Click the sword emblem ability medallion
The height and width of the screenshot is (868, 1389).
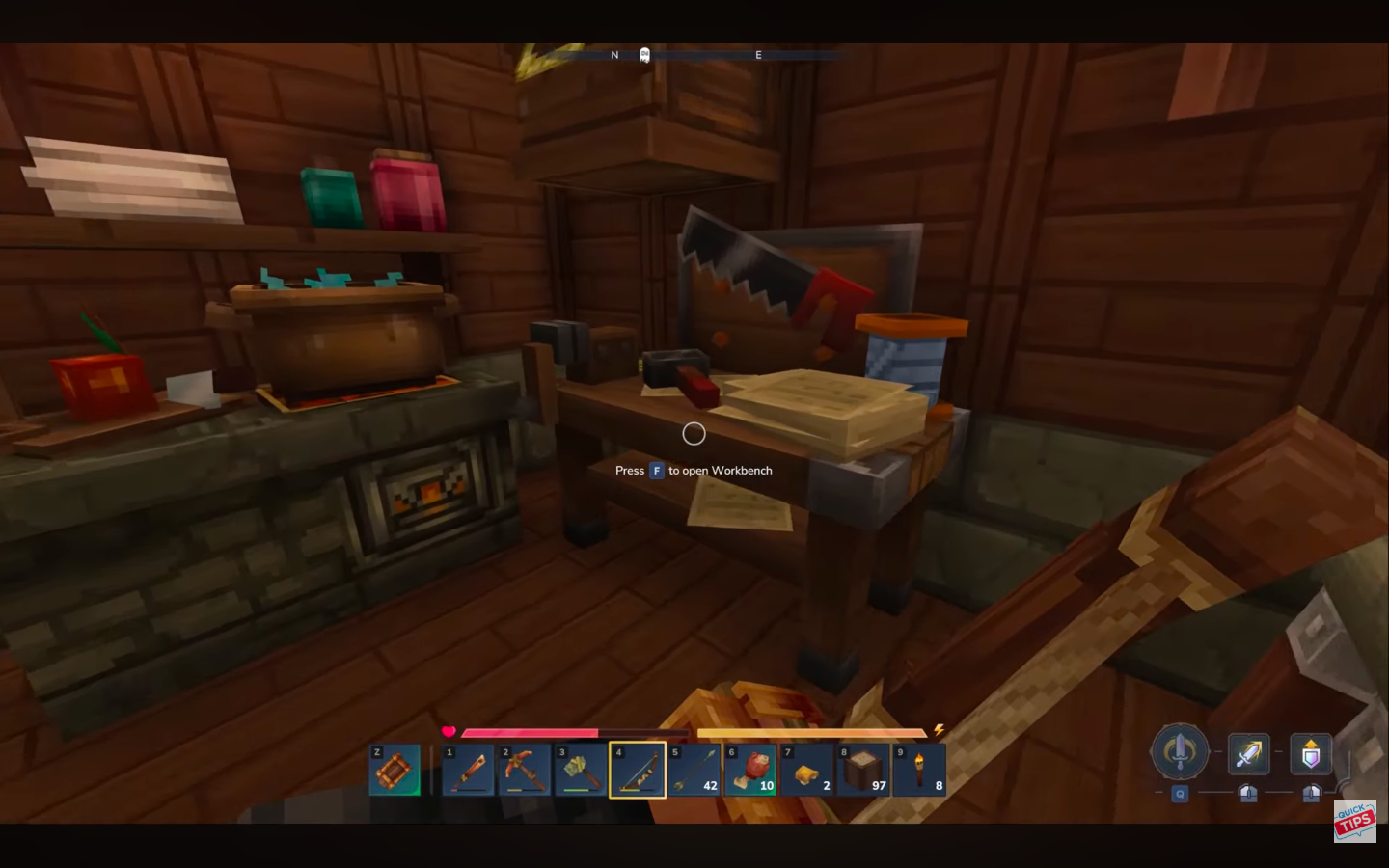[1178, 754]
